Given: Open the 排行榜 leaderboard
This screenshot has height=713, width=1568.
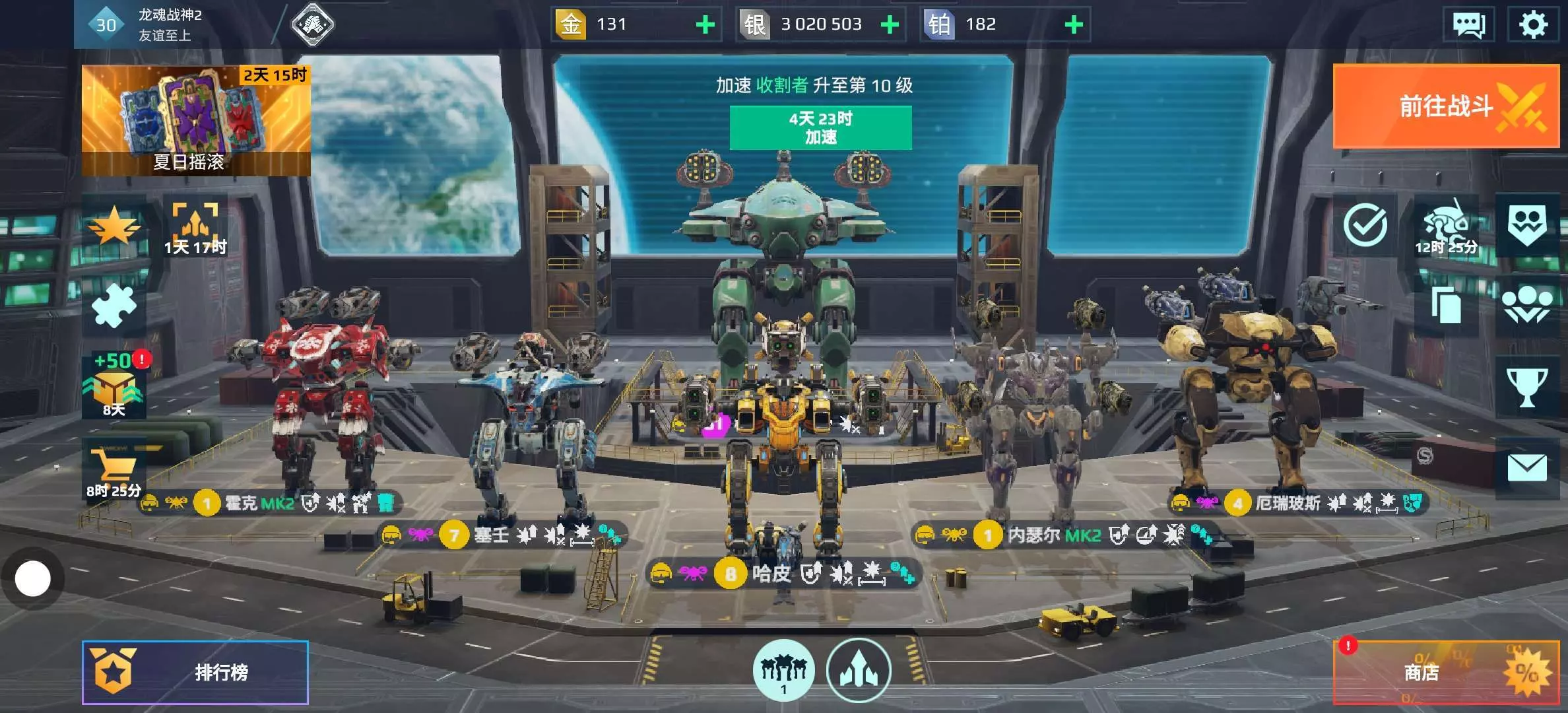Looking at the screenshot, I should pyautogui.click(x=195, y=672).
